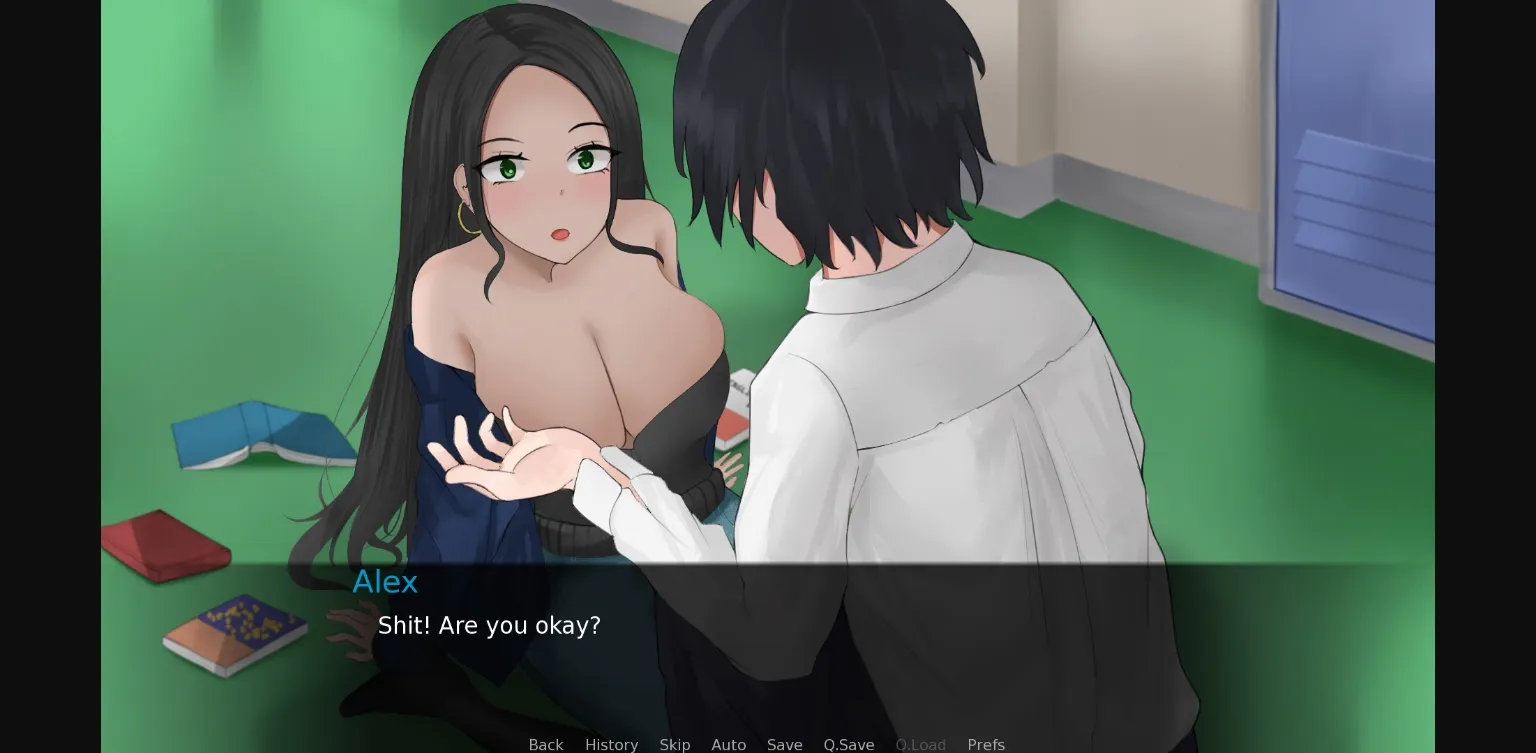Click Save in the bottom quick menu
The height and width of the screenshot is (753, 1536).
pos(784,744)
